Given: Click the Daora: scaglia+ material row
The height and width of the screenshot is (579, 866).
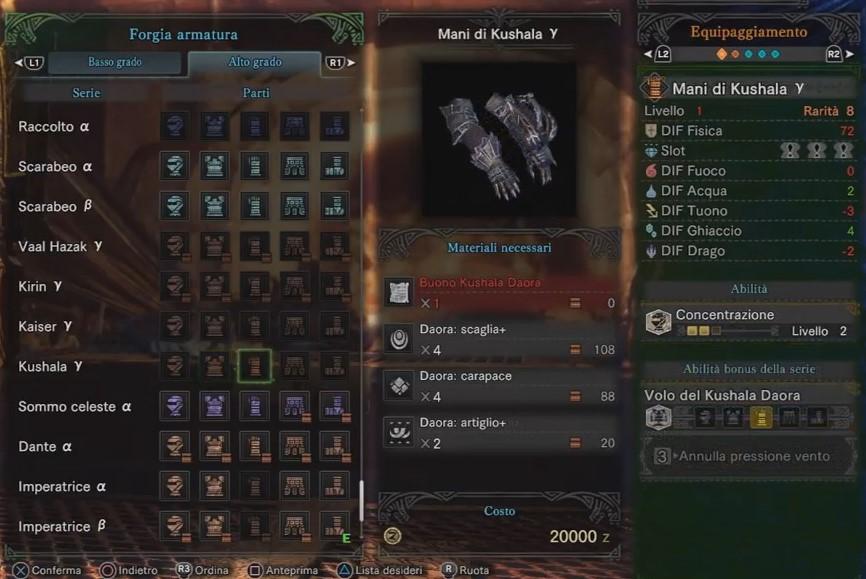Looking at the screenshot, I should [x=499, y=339].
